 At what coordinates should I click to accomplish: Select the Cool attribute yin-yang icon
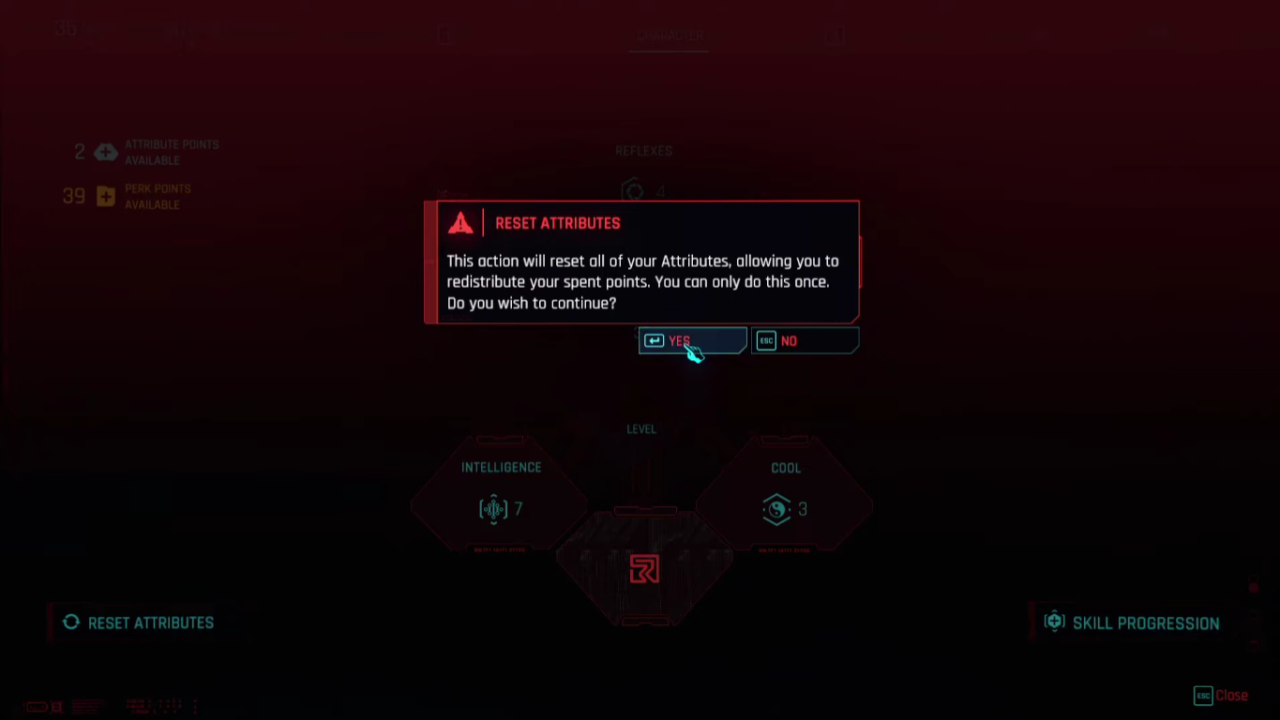click(777, 509)
